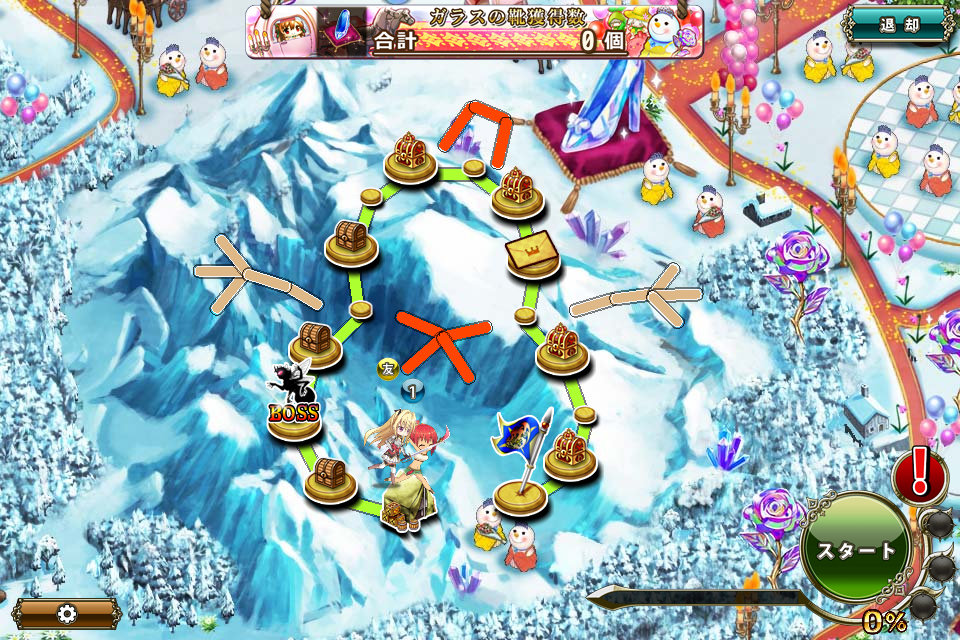Select the BOSS node on the path
Image resolution: width=960 pixels, height=640 pixels.
[x=294, y=410]
